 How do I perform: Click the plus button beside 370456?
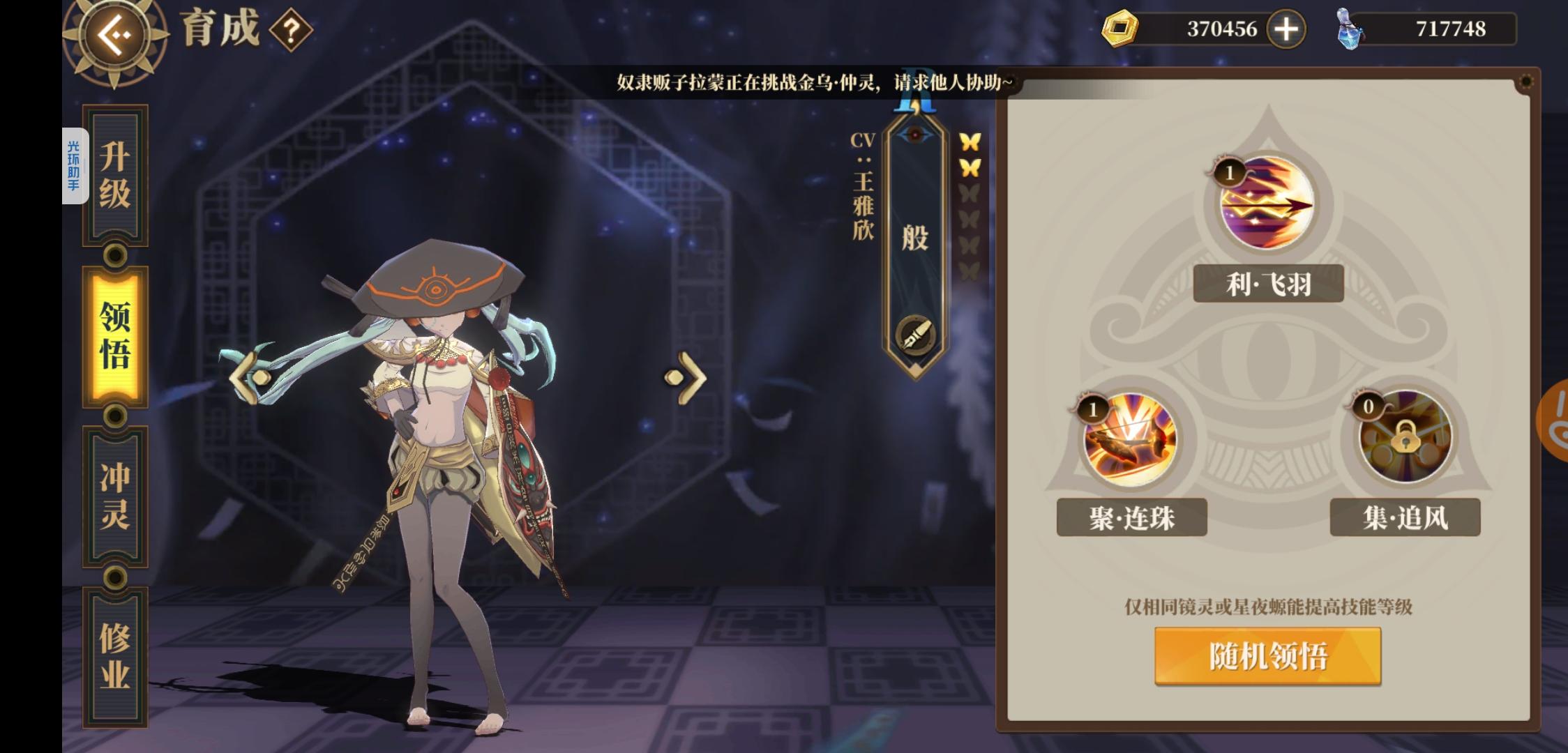tap(1287, 29)
